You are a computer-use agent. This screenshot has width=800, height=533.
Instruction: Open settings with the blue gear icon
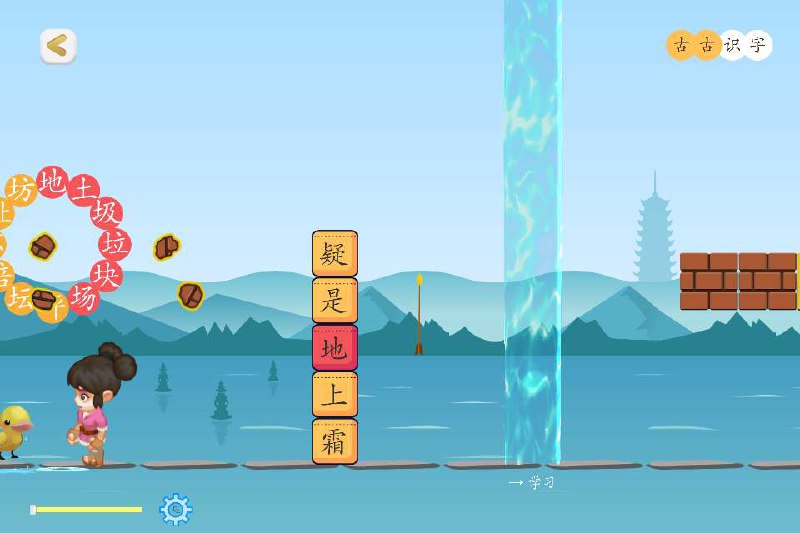click(x=176, y=509)
